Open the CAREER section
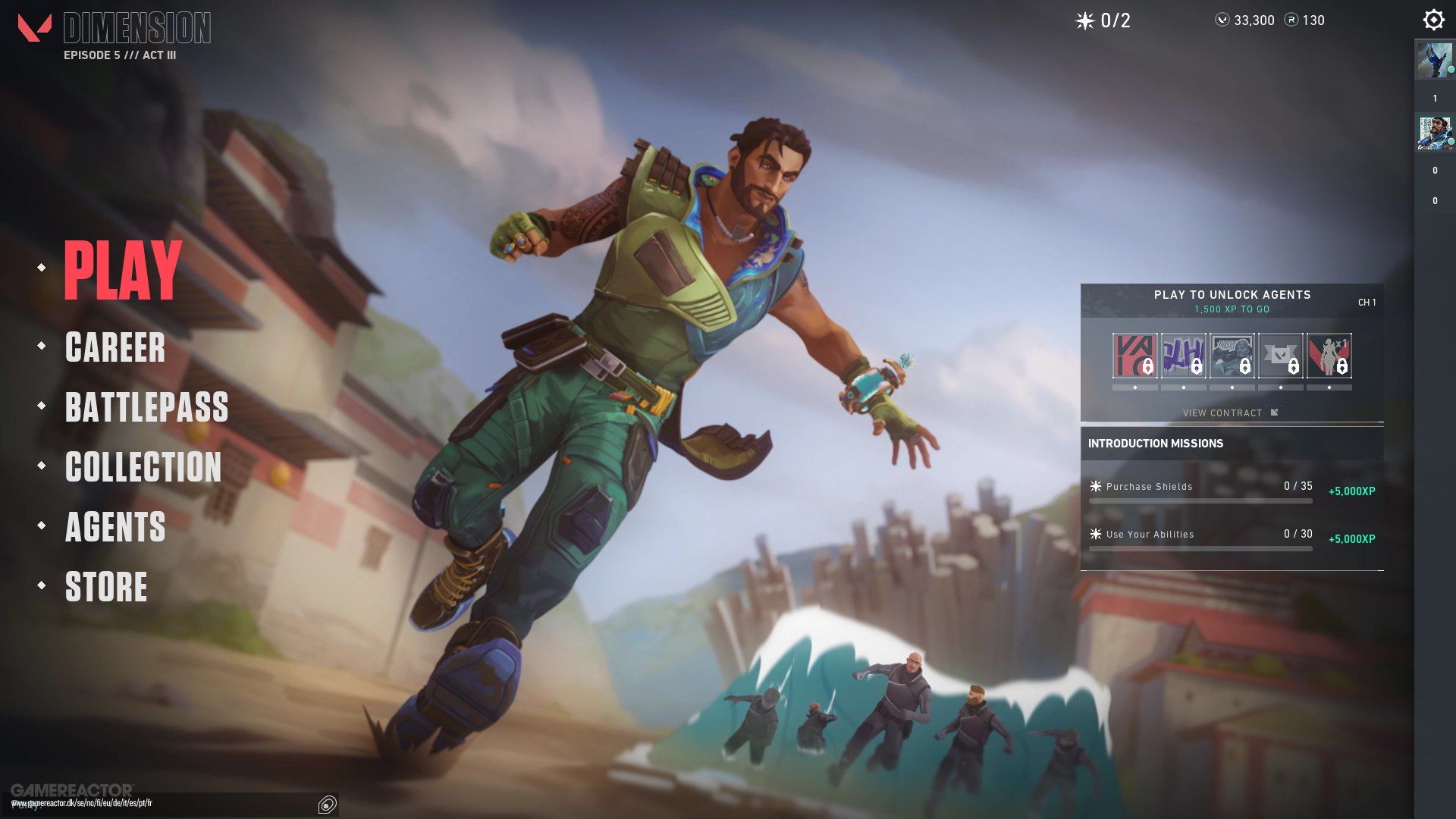1456x819 pixels. (115, 349)
